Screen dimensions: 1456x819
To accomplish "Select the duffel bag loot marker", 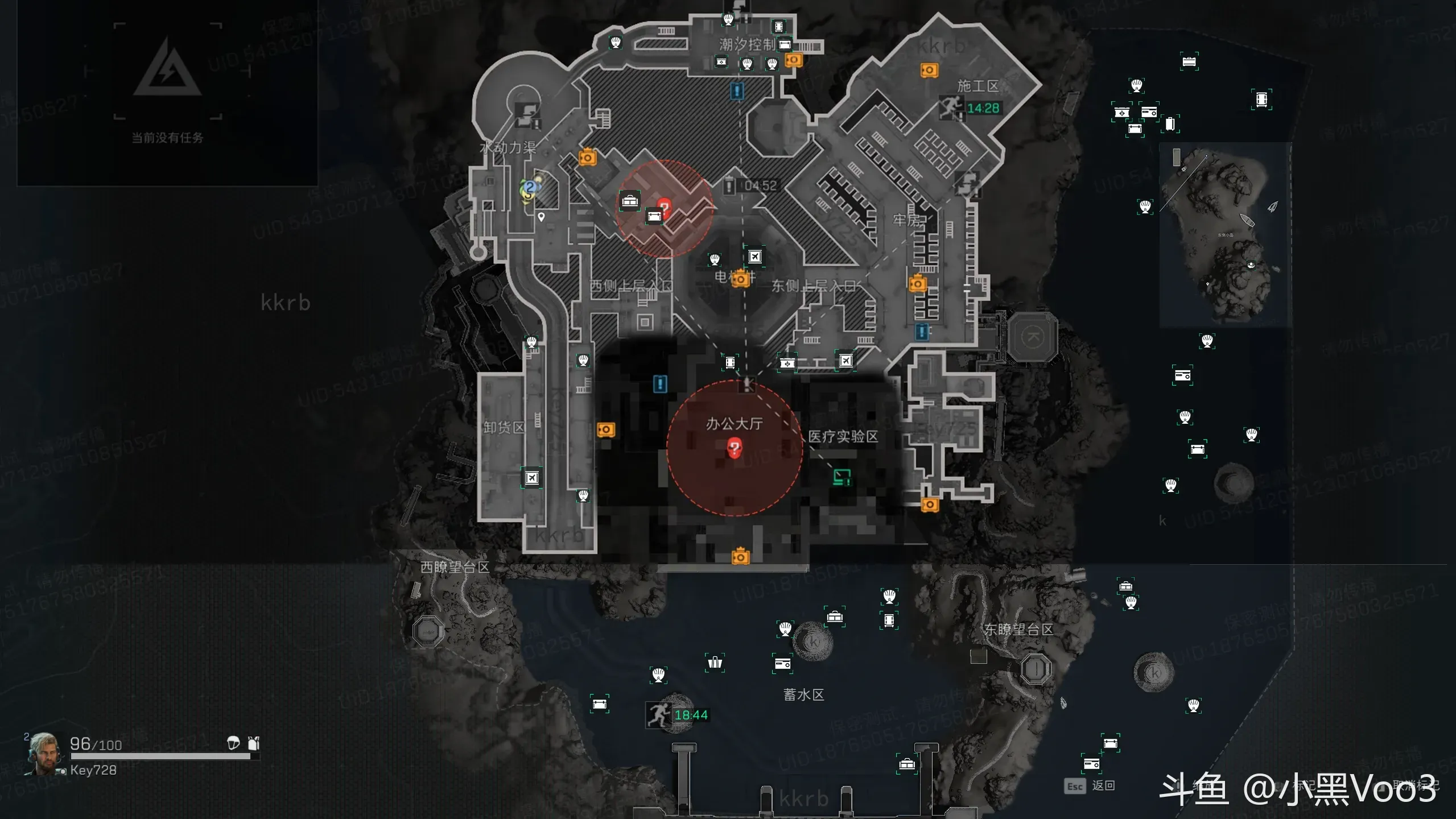I will coord(629,201).
